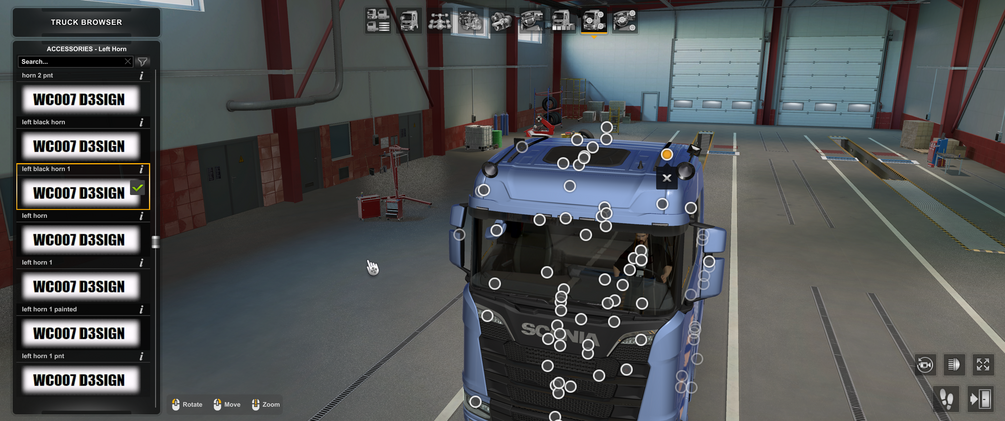Screen dimensions: 1005x421
Task: Select the checked "left black horn 1" item
Action: [x=80, y=192]
